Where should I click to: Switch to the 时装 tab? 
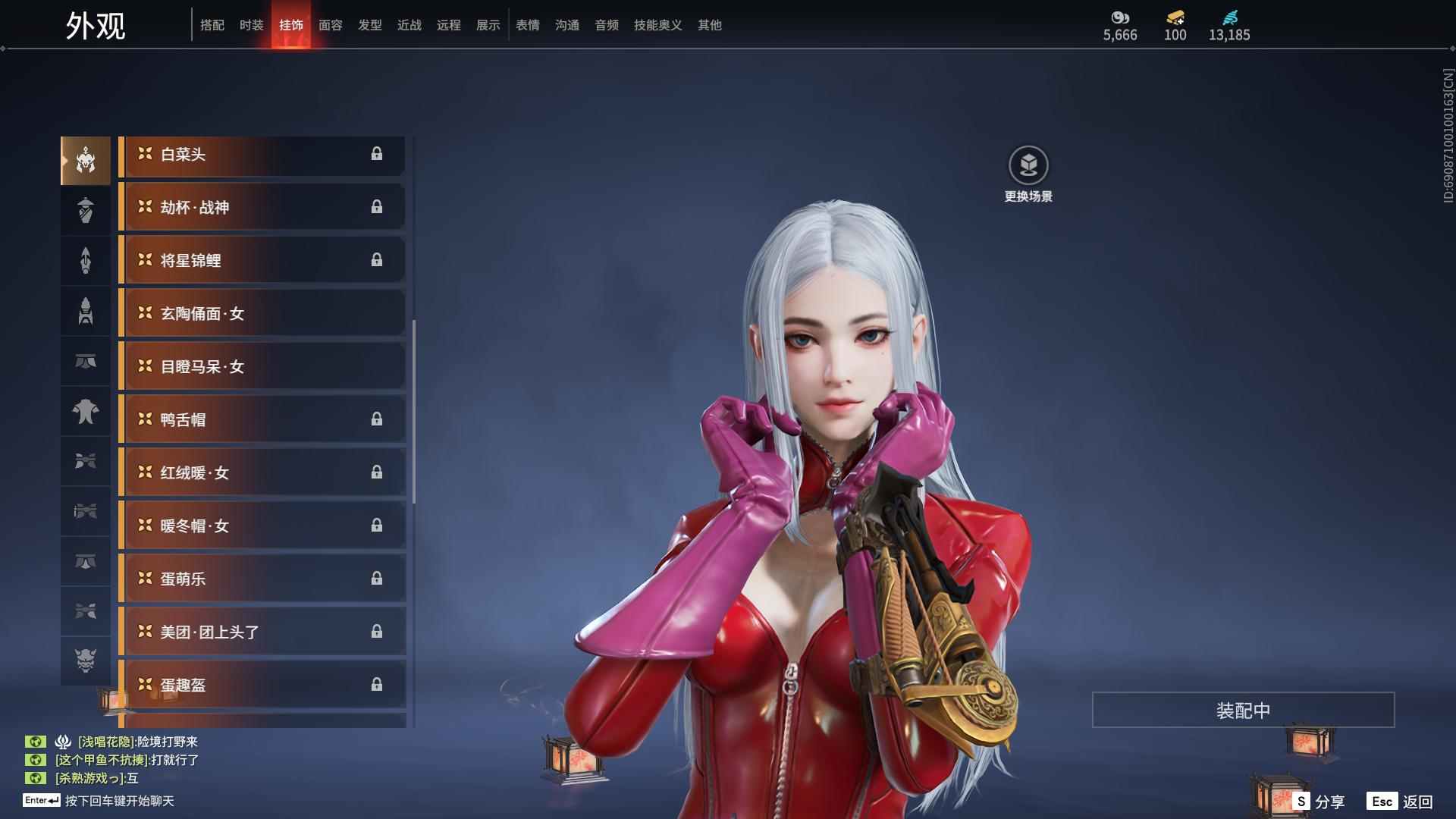pos(251,25)
